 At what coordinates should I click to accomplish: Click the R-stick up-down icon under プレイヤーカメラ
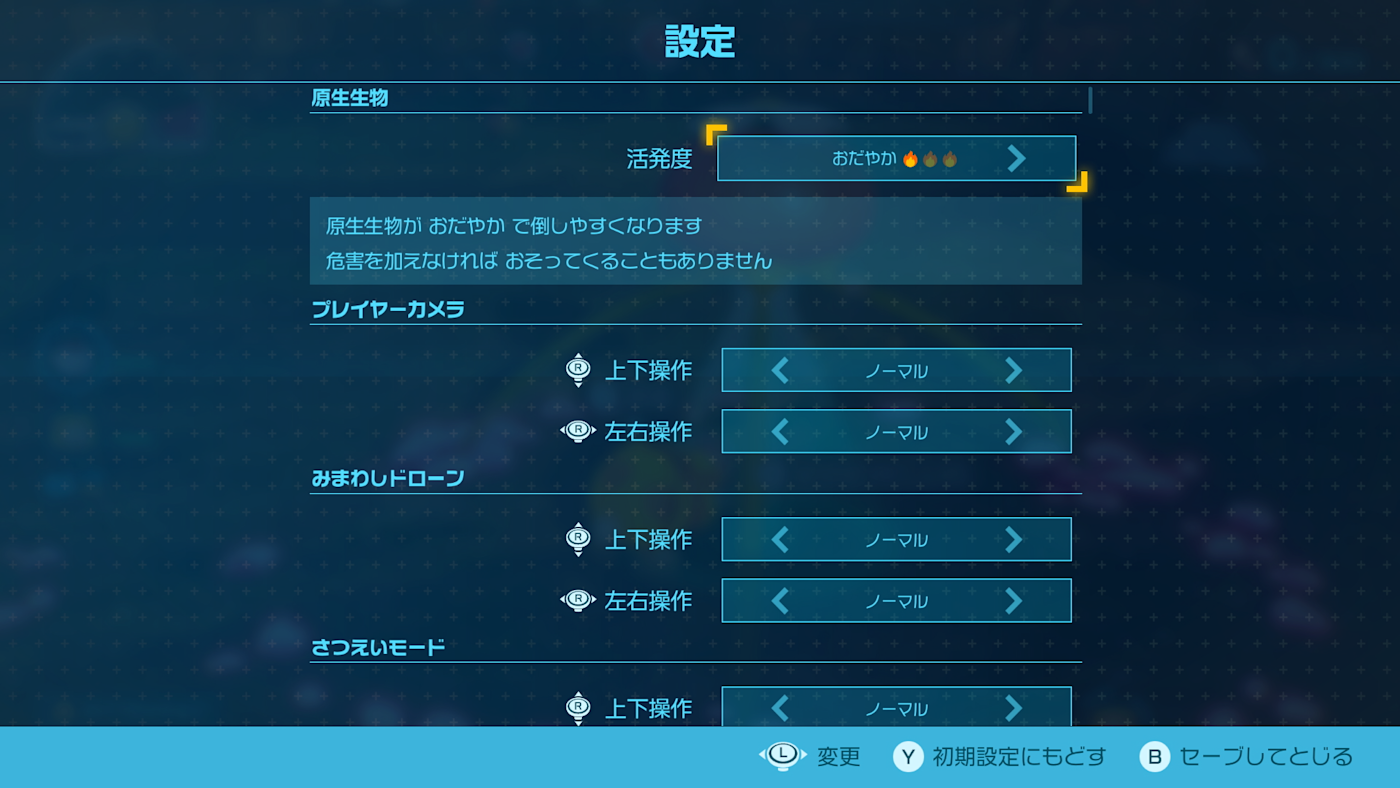point(578,369)
